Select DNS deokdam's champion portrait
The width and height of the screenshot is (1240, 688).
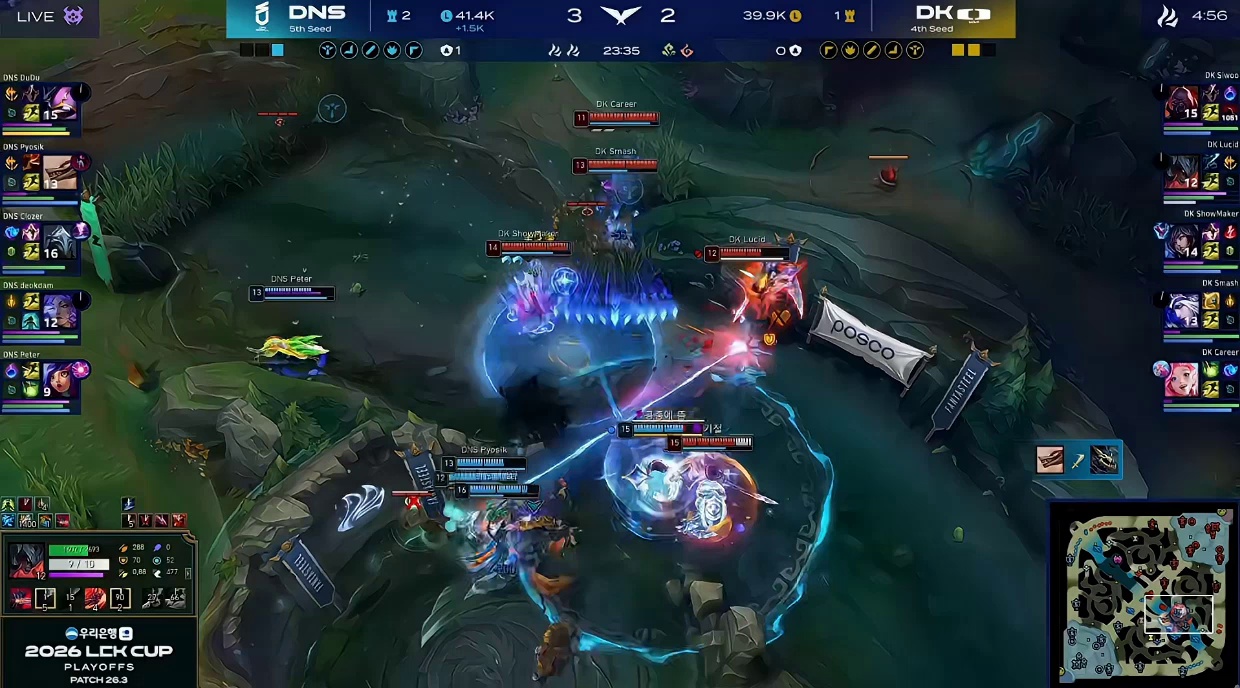pos(59,311)
